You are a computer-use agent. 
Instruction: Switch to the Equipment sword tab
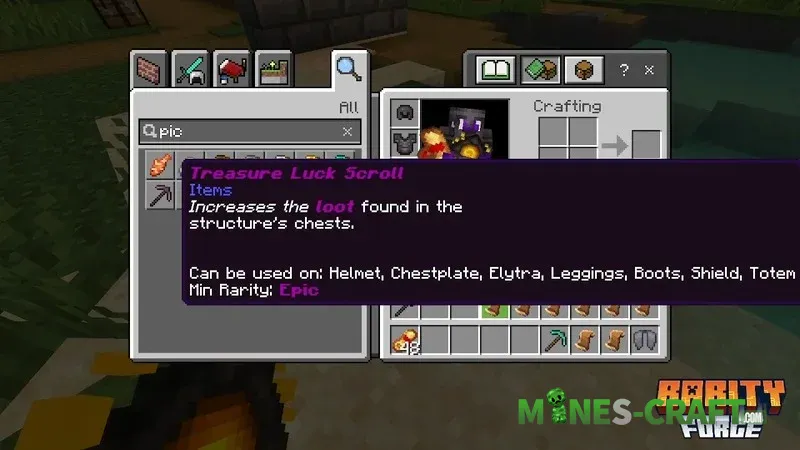click(191, 71)
